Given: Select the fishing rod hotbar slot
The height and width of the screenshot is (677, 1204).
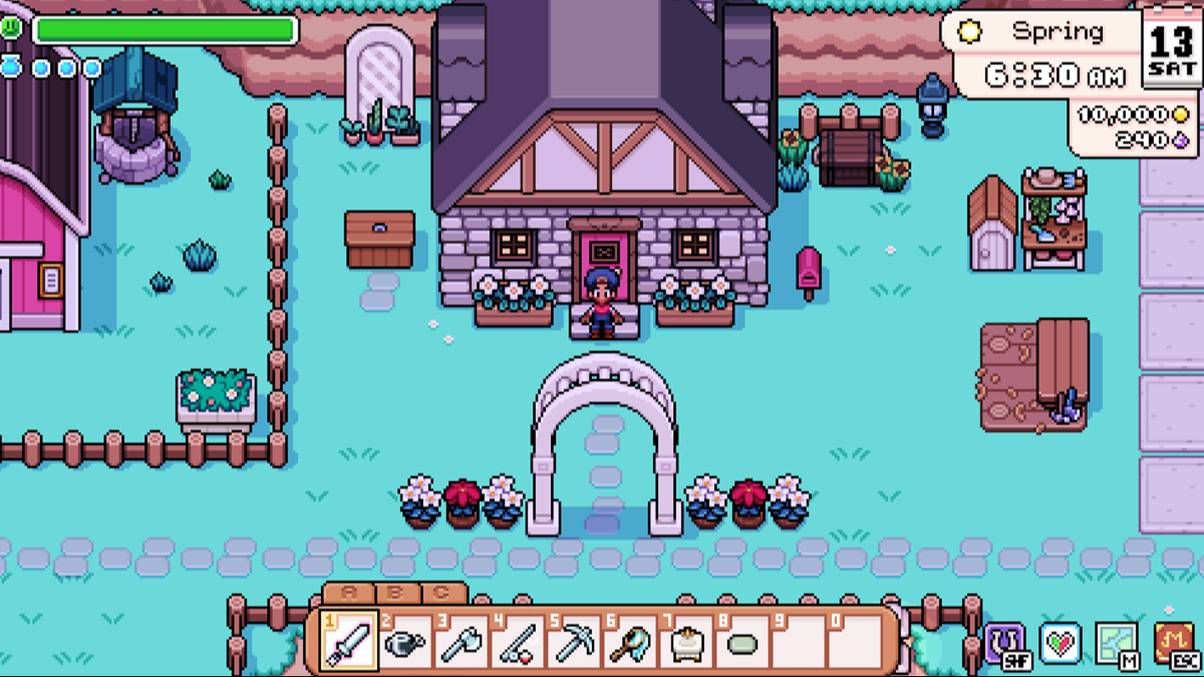Looking at the screenshot, I should click(518, 641).
